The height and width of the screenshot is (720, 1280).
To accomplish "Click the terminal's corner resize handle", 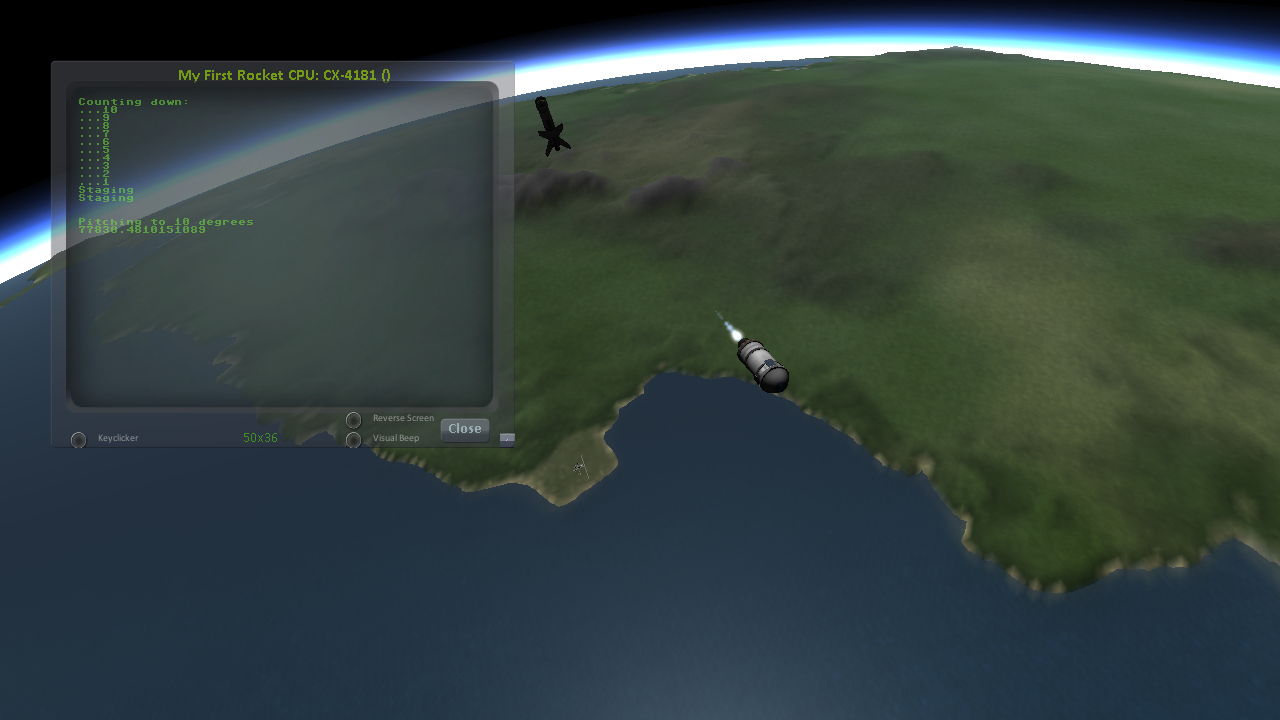I will pyautogui.click(x=507, y=438).
